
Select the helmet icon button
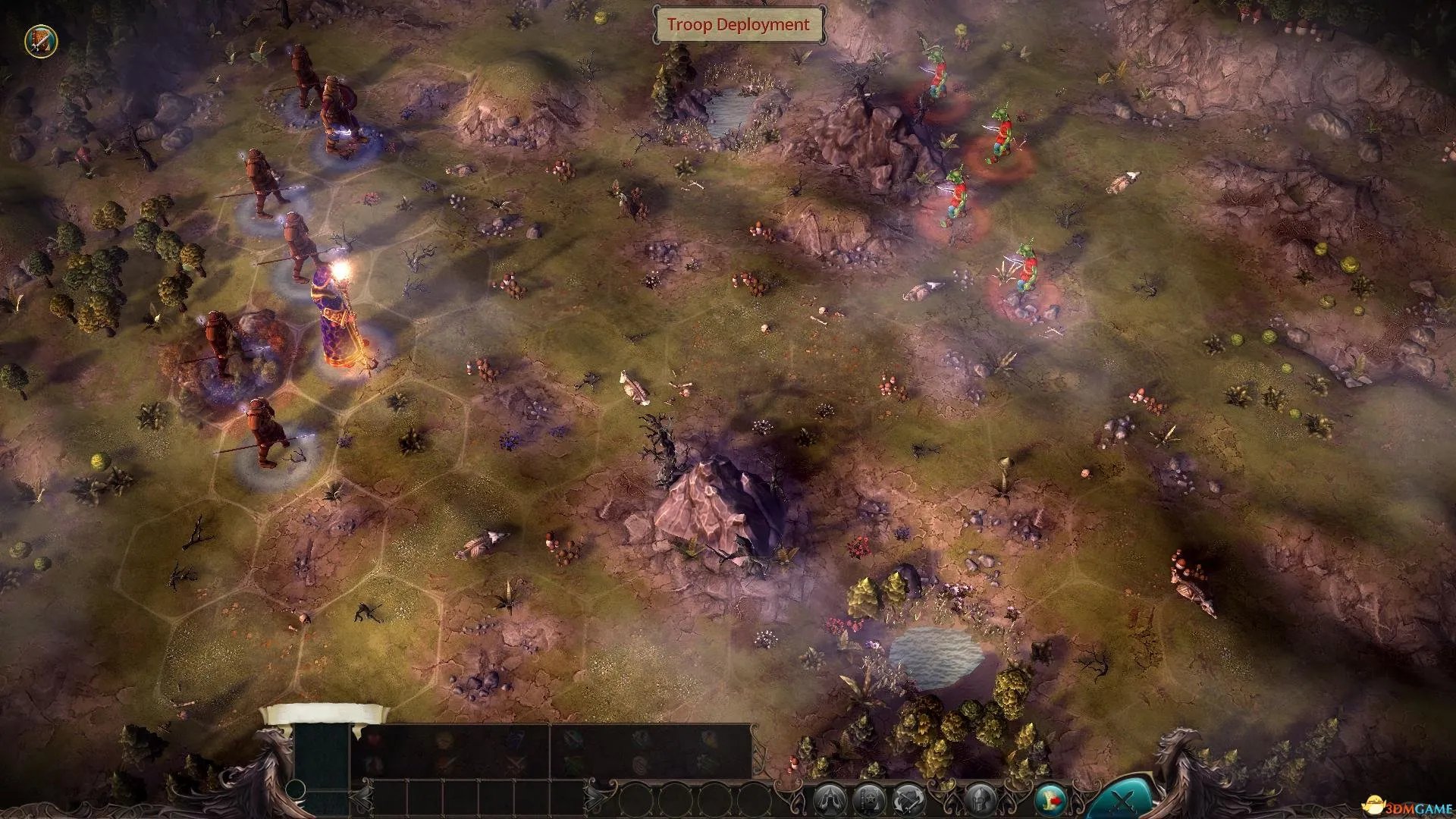click(x=979, y=799)
